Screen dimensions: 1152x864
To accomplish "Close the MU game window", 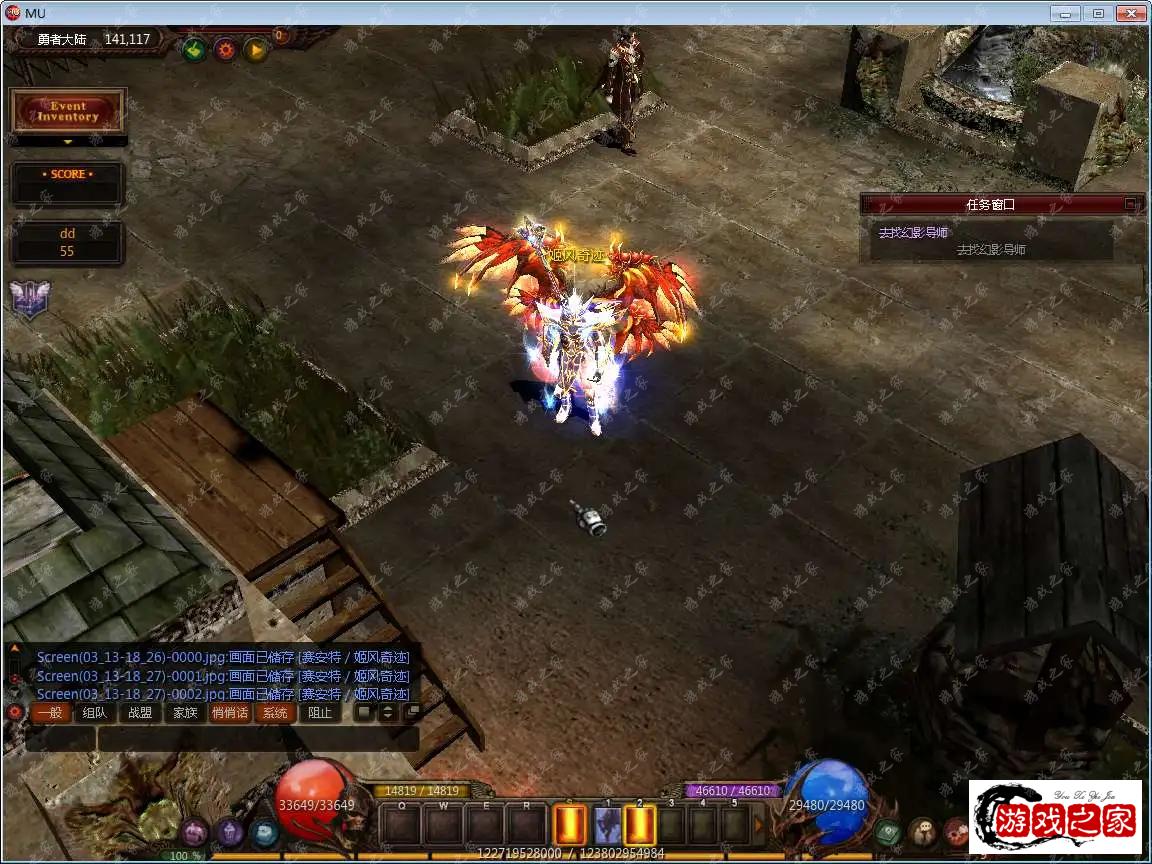I will click(1130, 13).
